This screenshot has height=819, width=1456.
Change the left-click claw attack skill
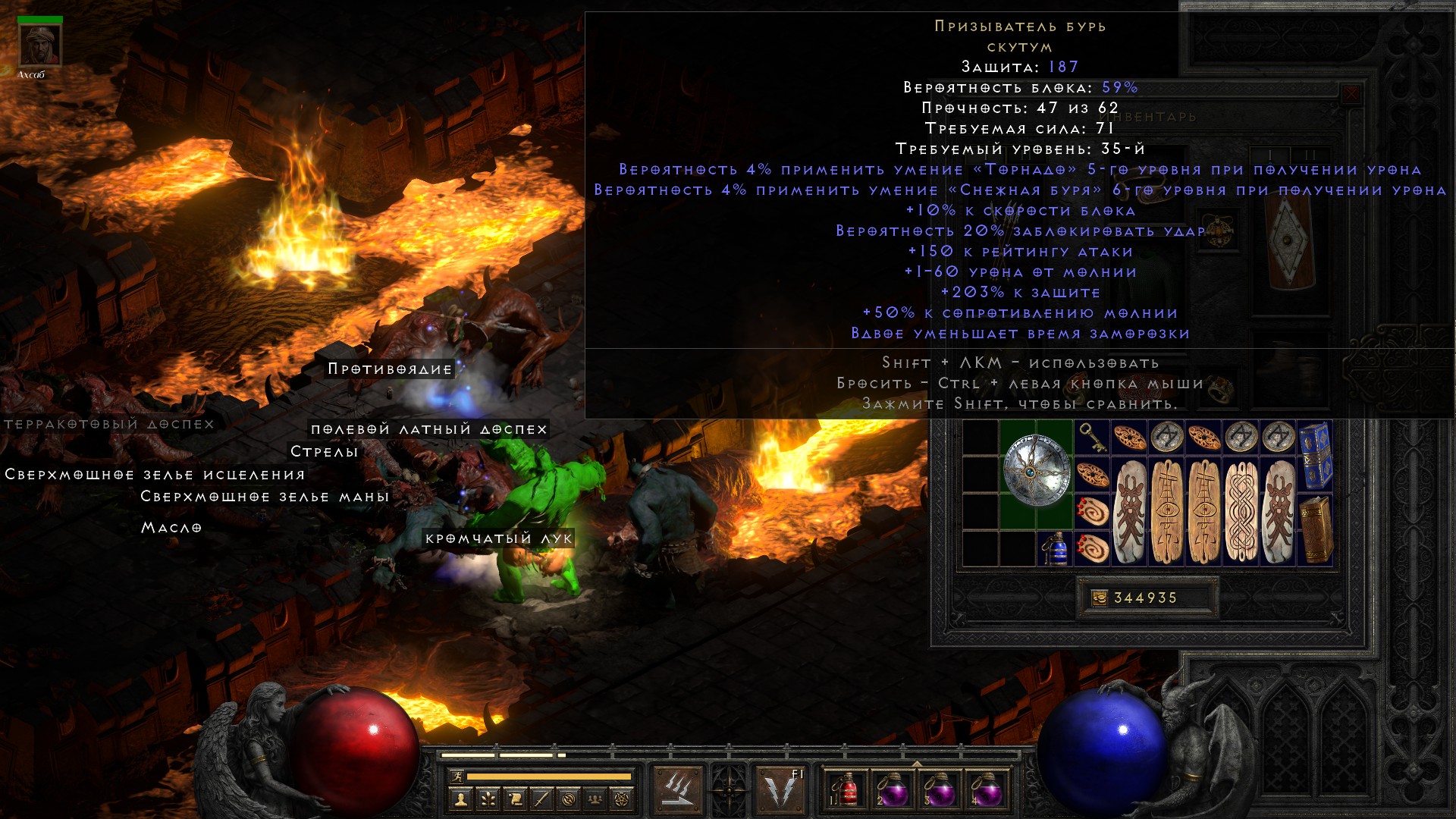pos(677,789)
